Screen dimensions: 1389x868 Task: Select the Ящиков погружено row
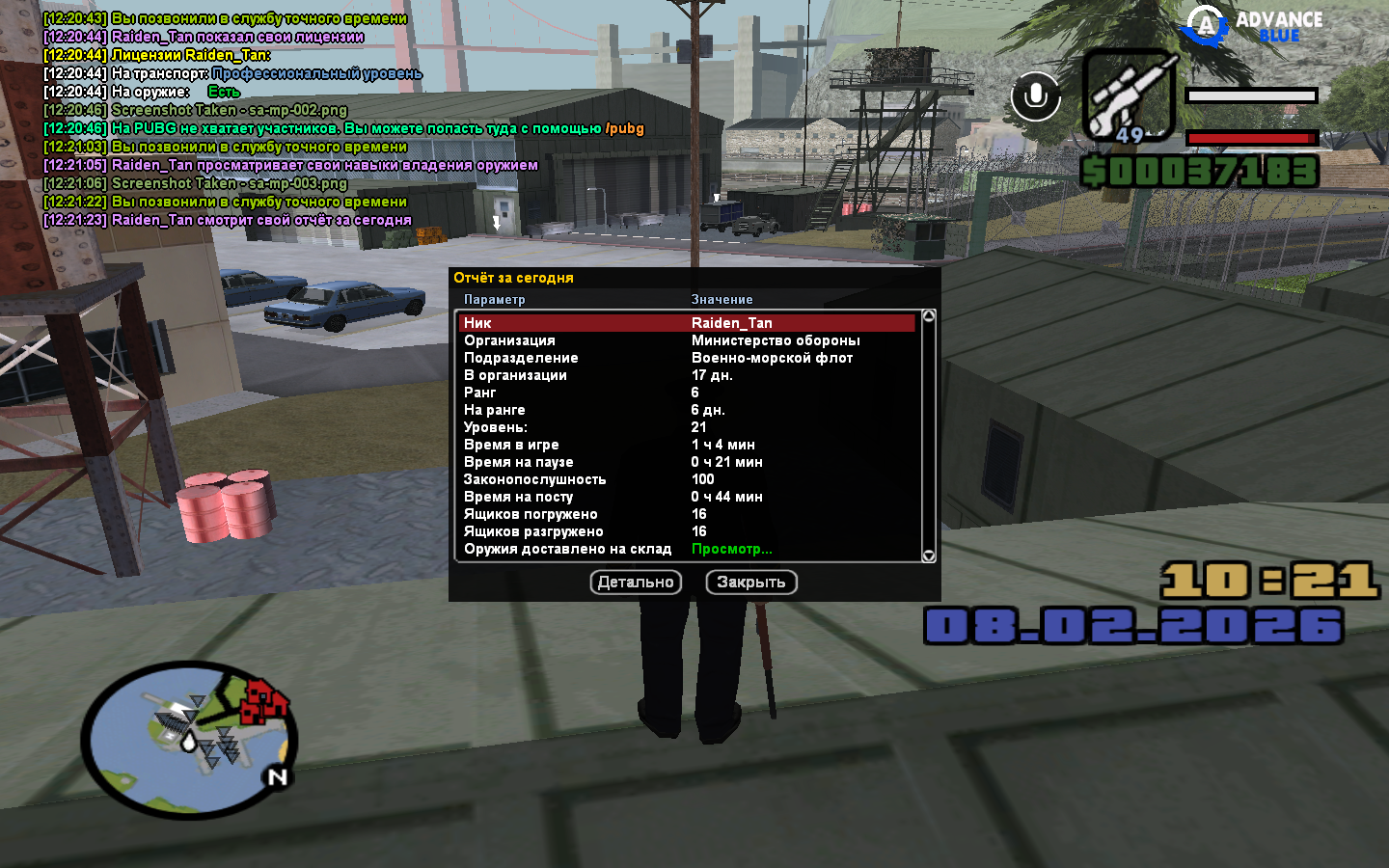pyautogui.click(x=687, y=514)
